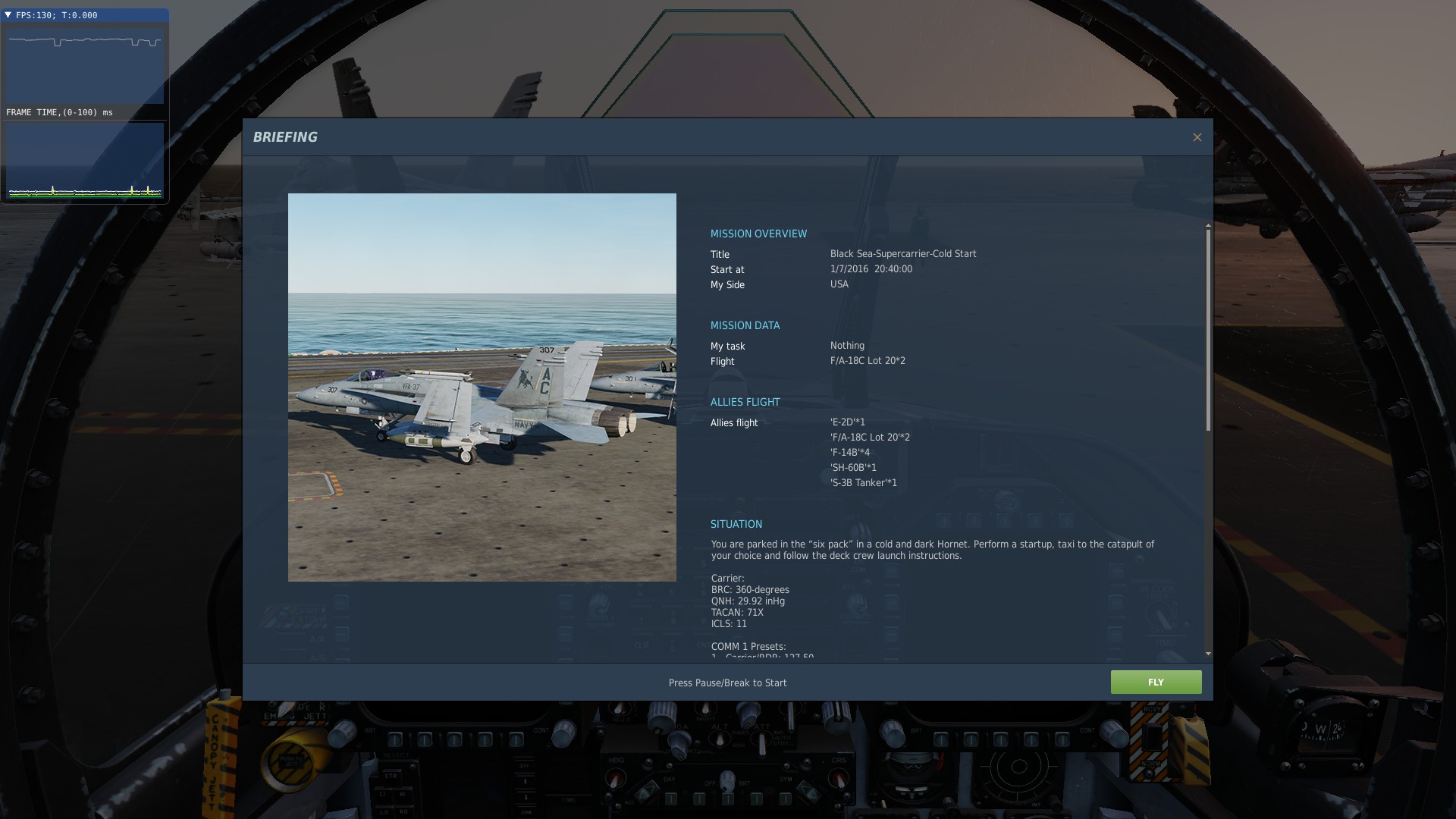Collapse the FPS:130 counter overlay triangle

[11, 13]
